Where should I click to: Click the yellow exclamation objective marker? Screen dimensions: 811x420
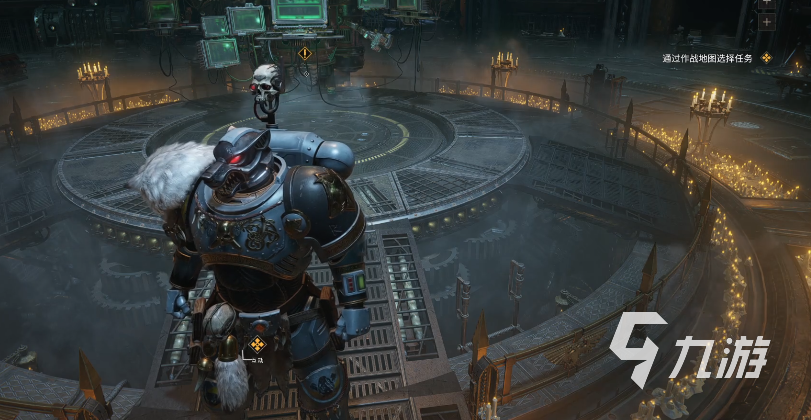pyautogui.click(x=304, y=53)
